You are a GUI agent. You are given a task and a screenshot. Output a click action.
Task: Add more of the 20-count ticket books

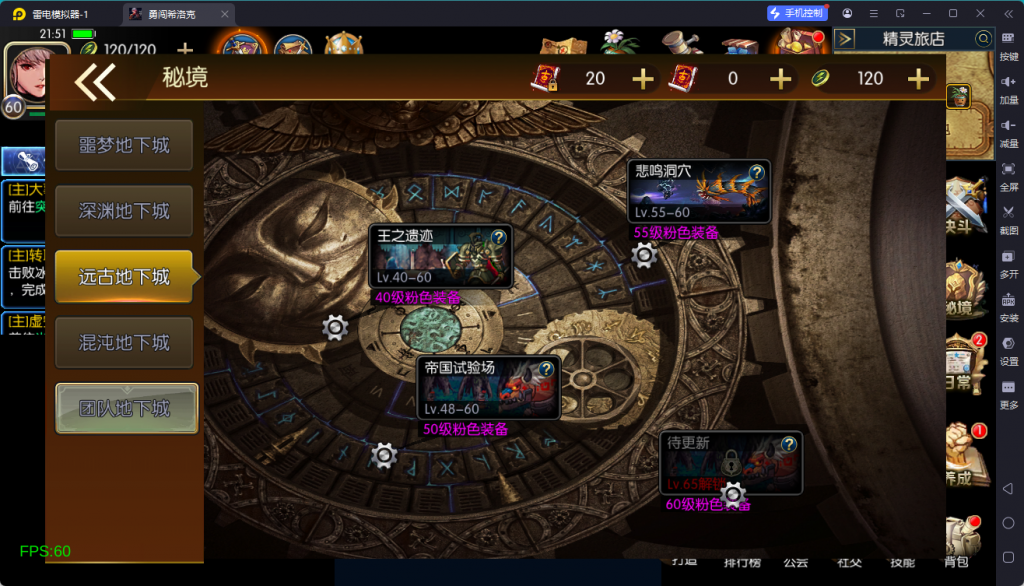pyautogui.click(x=642, y=79)
